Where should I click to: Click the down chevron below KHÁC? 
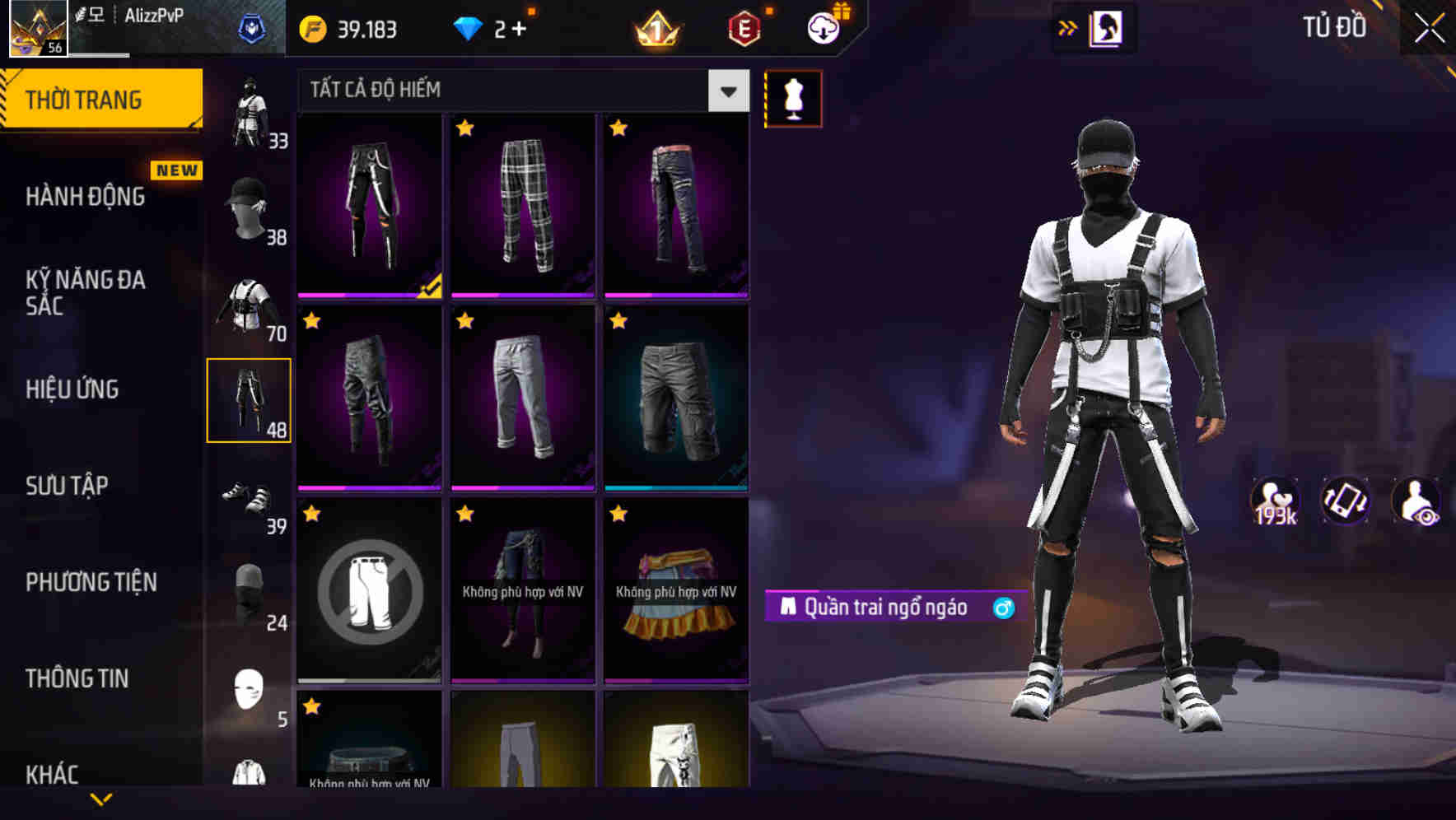pos(103,799)
